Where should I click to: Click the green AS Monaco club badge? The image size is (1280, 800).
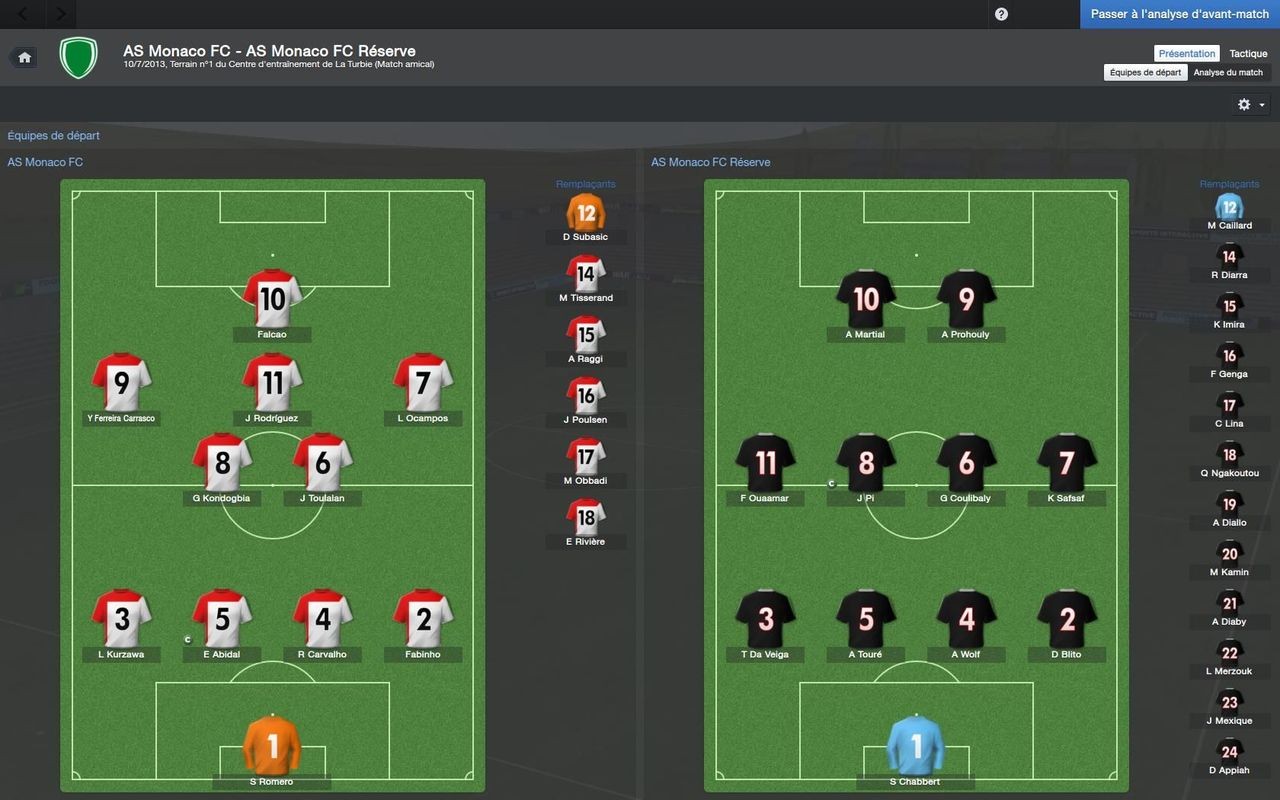tap(78, 57)
